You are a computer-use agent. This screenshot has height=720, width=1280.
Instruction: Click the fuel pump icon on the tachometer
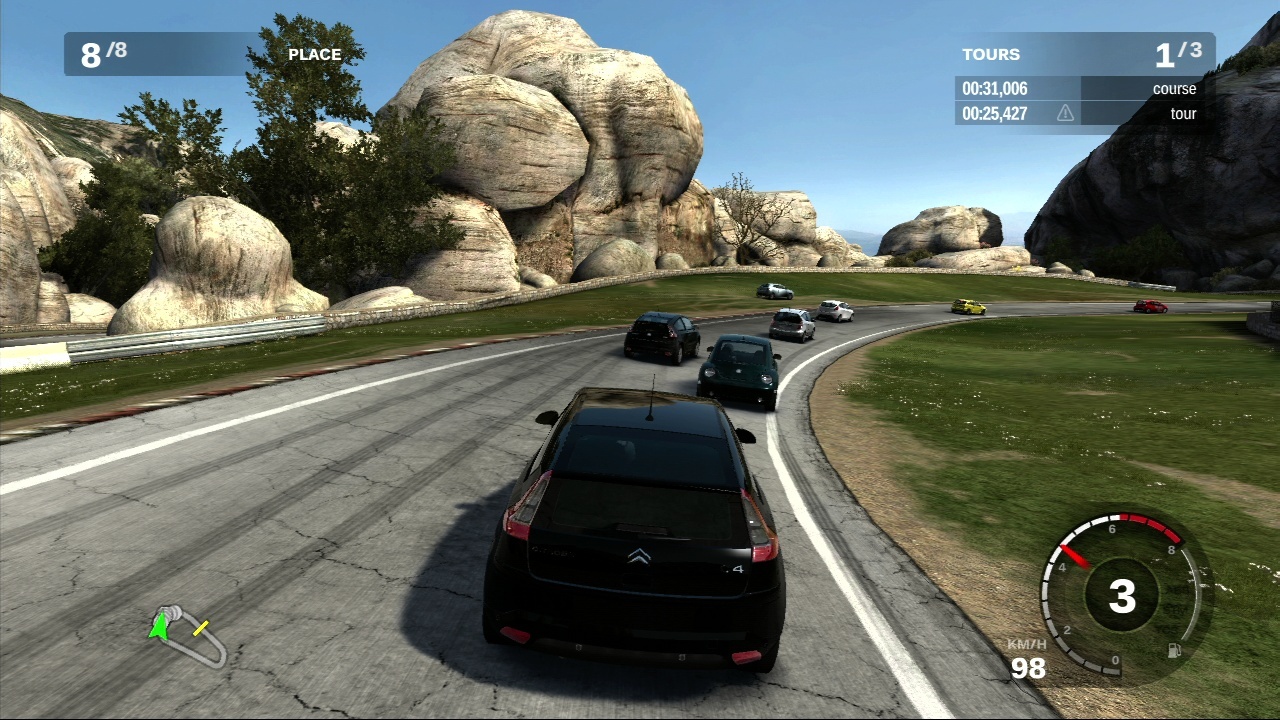click(1174, 650)
